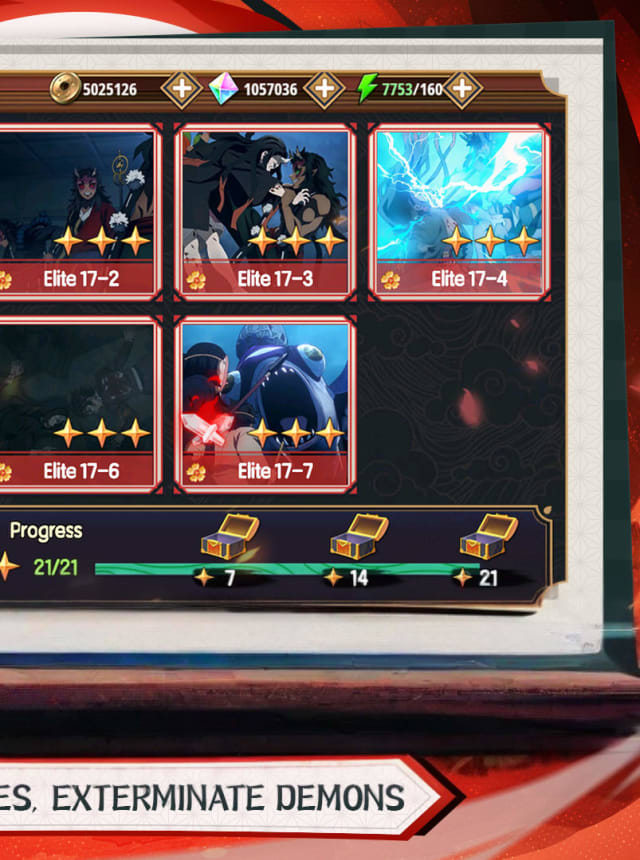Start stage Elite 17-7
This screenshot has width=640, height=860.
pyautogui.click(x=265, y=404)
